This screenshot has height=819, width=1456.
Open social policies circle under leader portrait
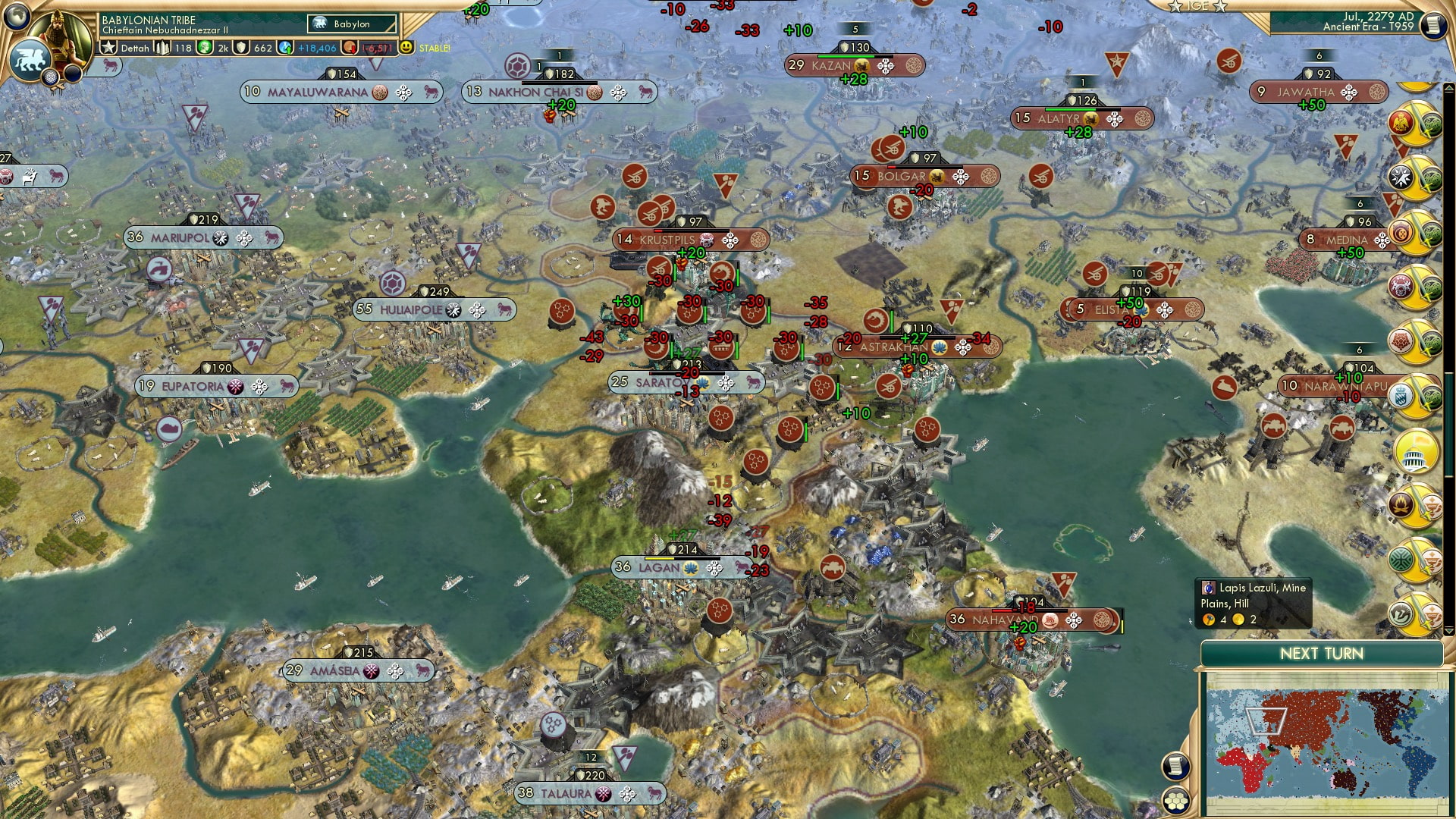pyautogui.click(x=50, y=76)
